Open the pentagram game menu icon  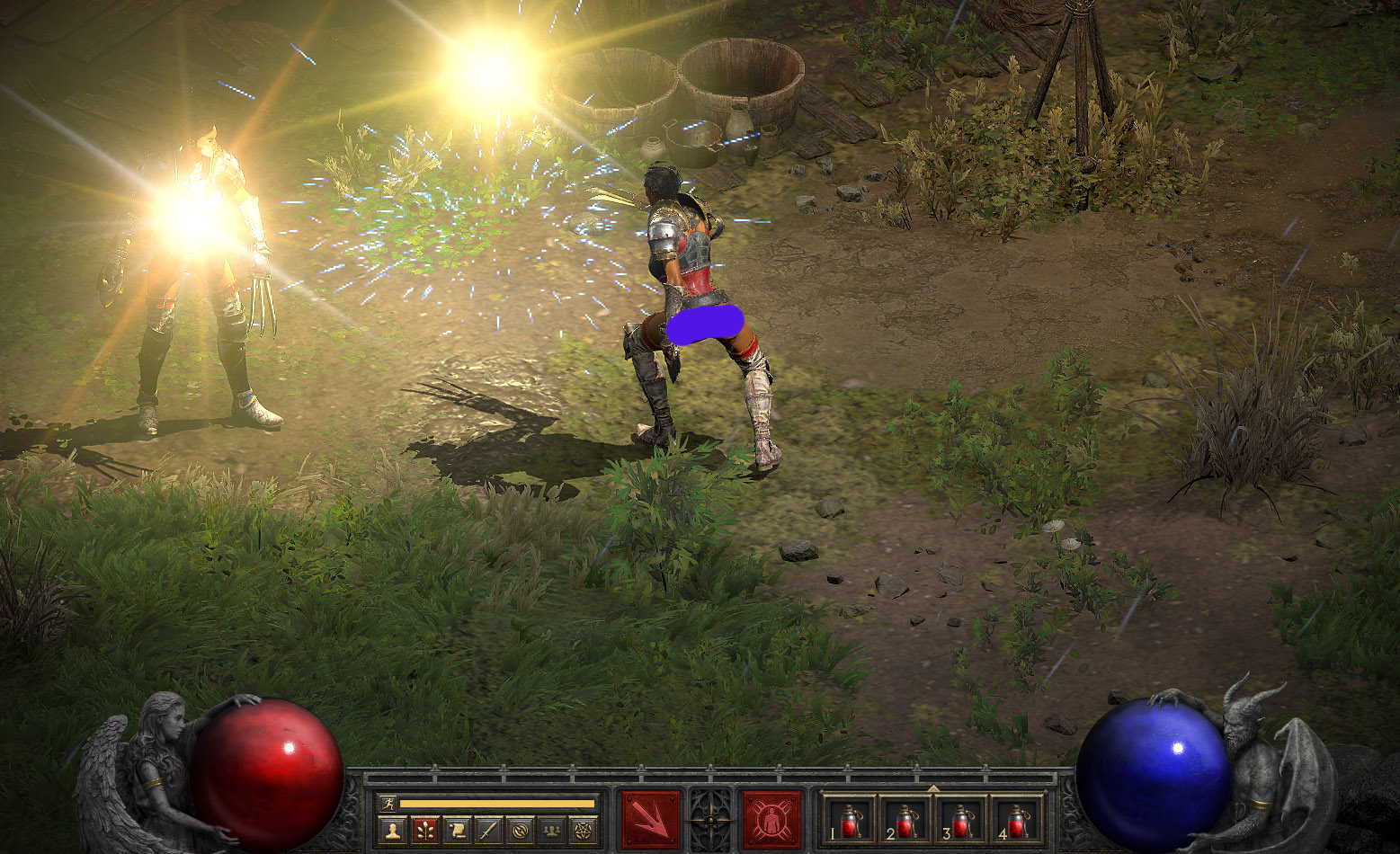pos(584,830)
